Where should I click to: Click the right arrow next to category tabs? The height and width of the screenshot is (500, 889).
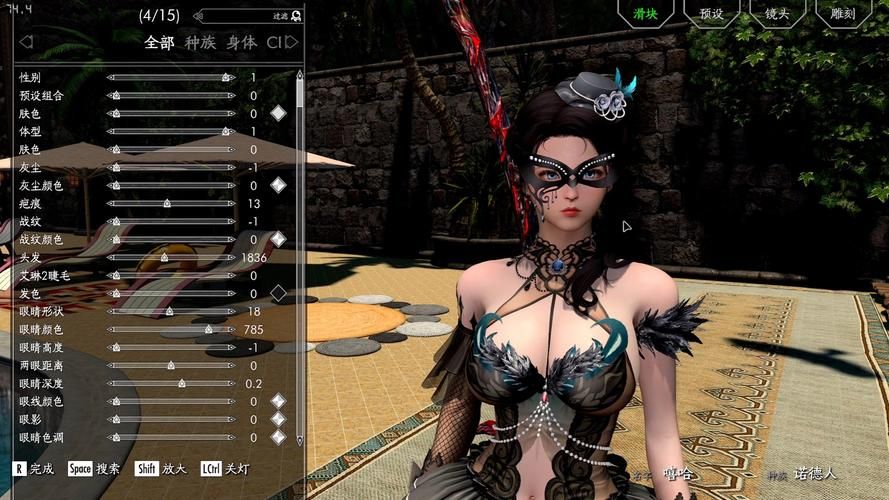point(292,42)
